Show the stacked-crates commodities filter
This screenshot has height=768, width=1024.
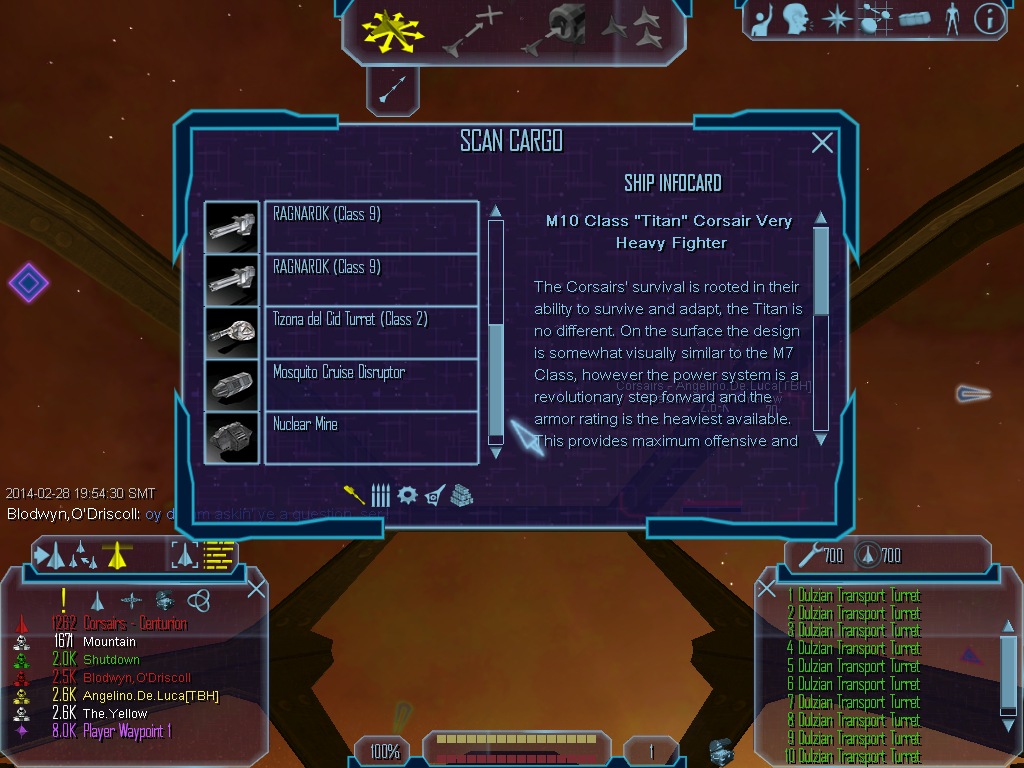pos(461,495)
